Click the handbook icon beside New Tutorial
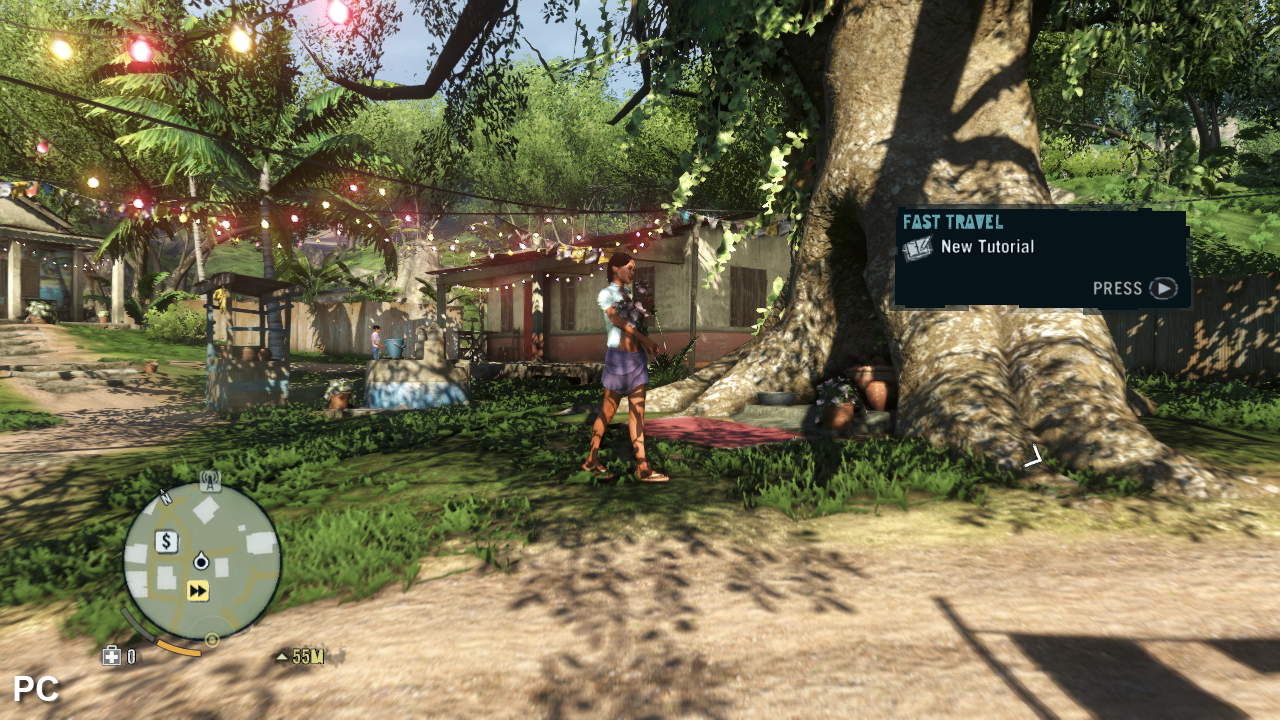 point(917,248)
